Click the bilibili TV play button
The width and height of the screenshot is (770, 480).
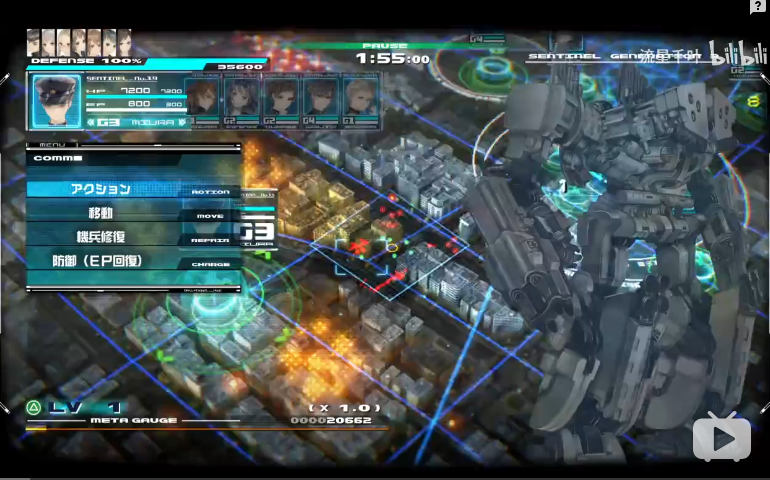pos(721,437)
